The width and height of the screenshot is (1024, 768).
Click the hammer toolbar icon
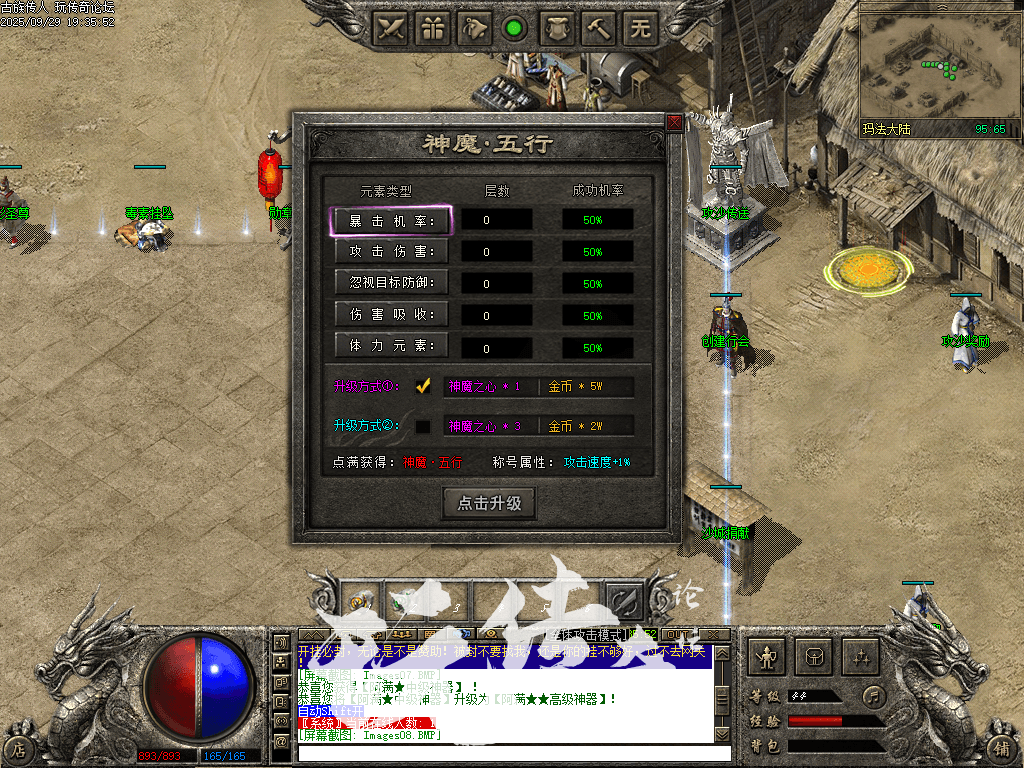[x=598, y=28]
